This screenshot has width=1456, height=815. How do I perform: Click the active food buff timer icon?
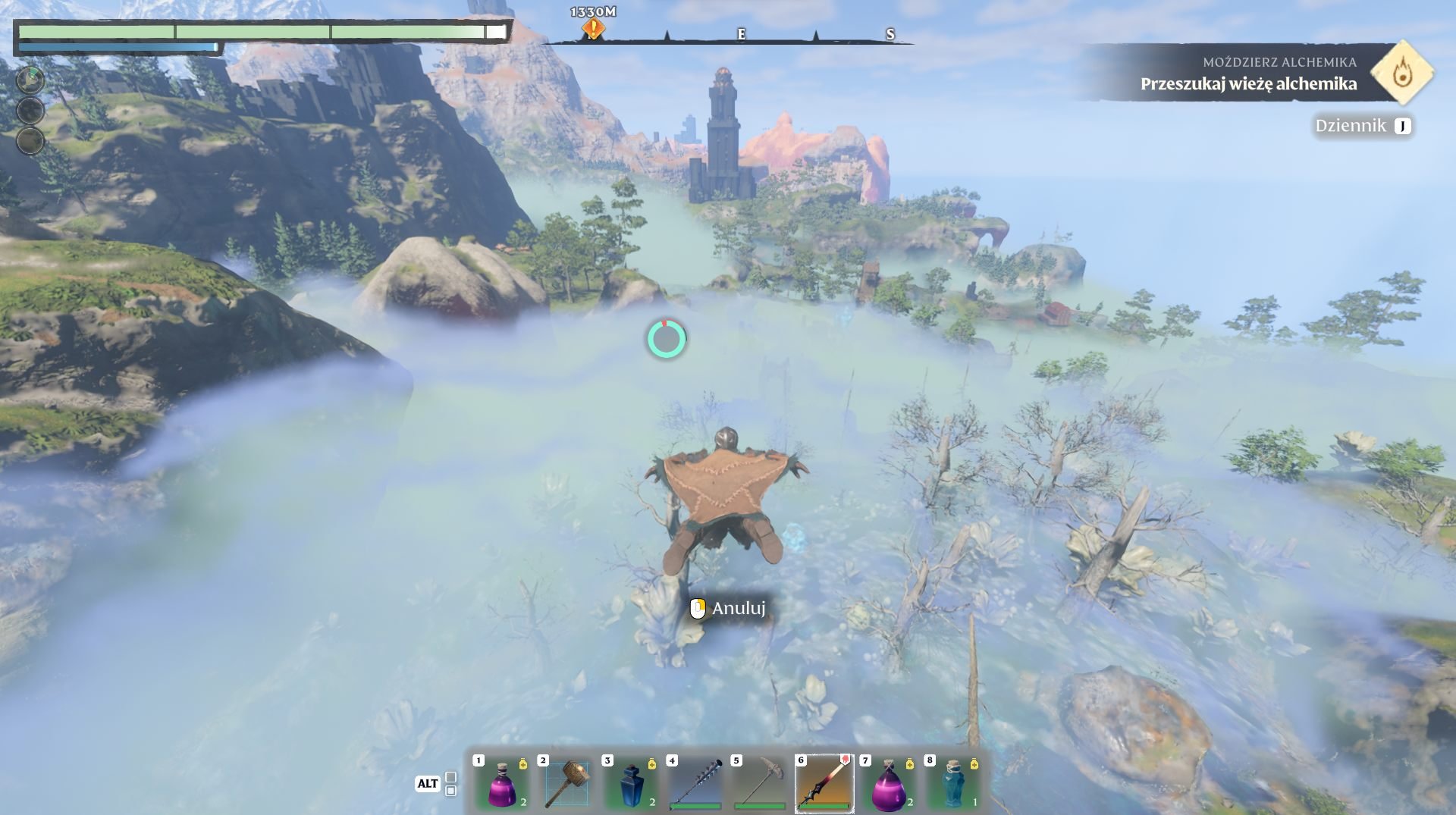(x=30, y=80)
